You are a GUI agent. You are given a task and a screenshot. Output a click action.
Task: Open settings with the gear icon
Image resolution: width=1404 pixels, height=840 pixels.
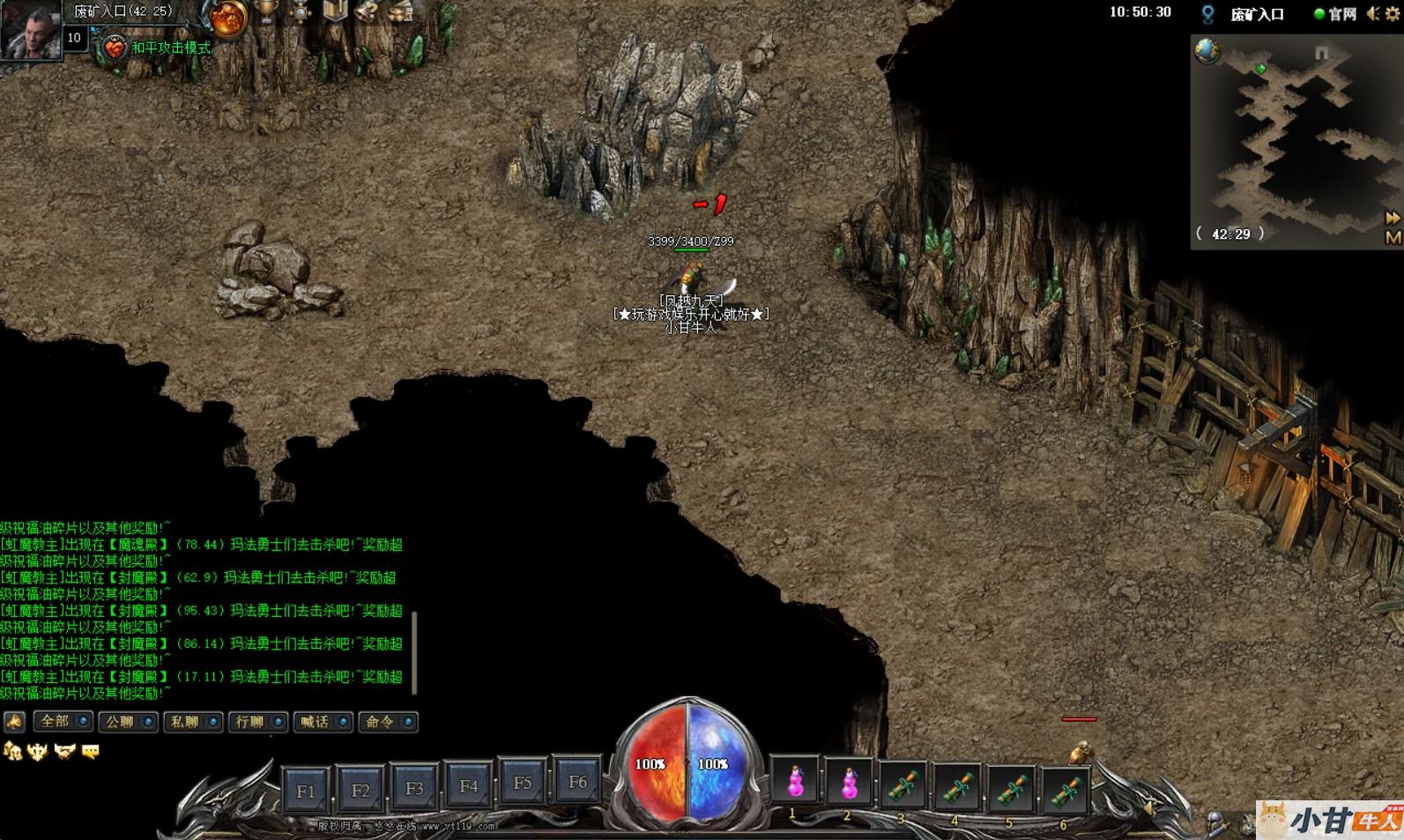click(1393, 13)
